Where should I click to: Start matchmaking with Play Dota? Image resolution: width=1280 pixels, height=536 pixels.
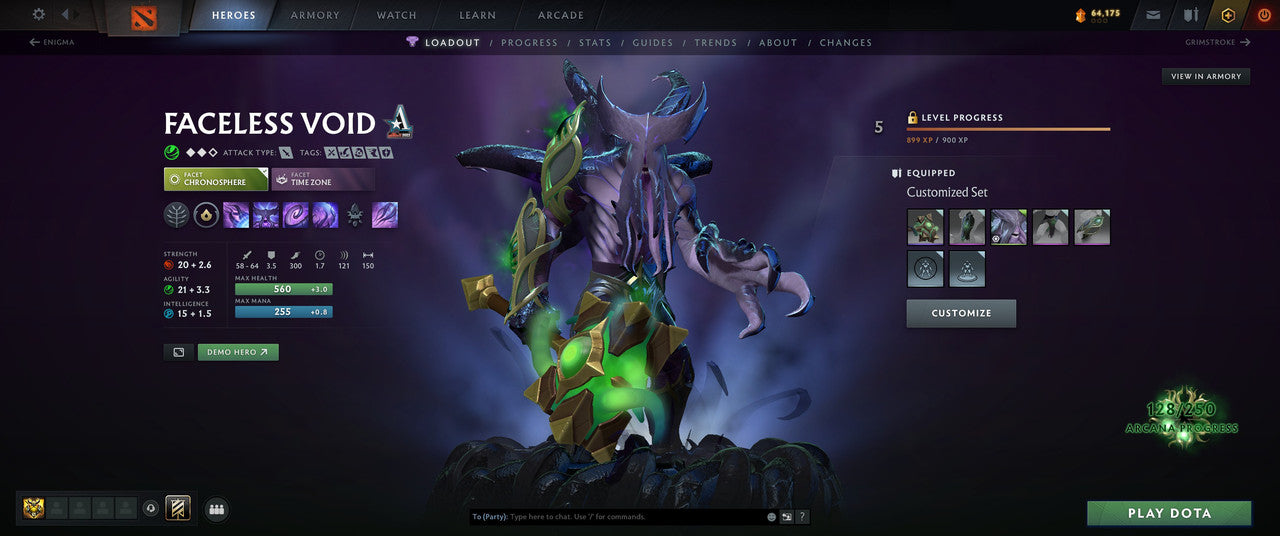[x=1169, y=513]
